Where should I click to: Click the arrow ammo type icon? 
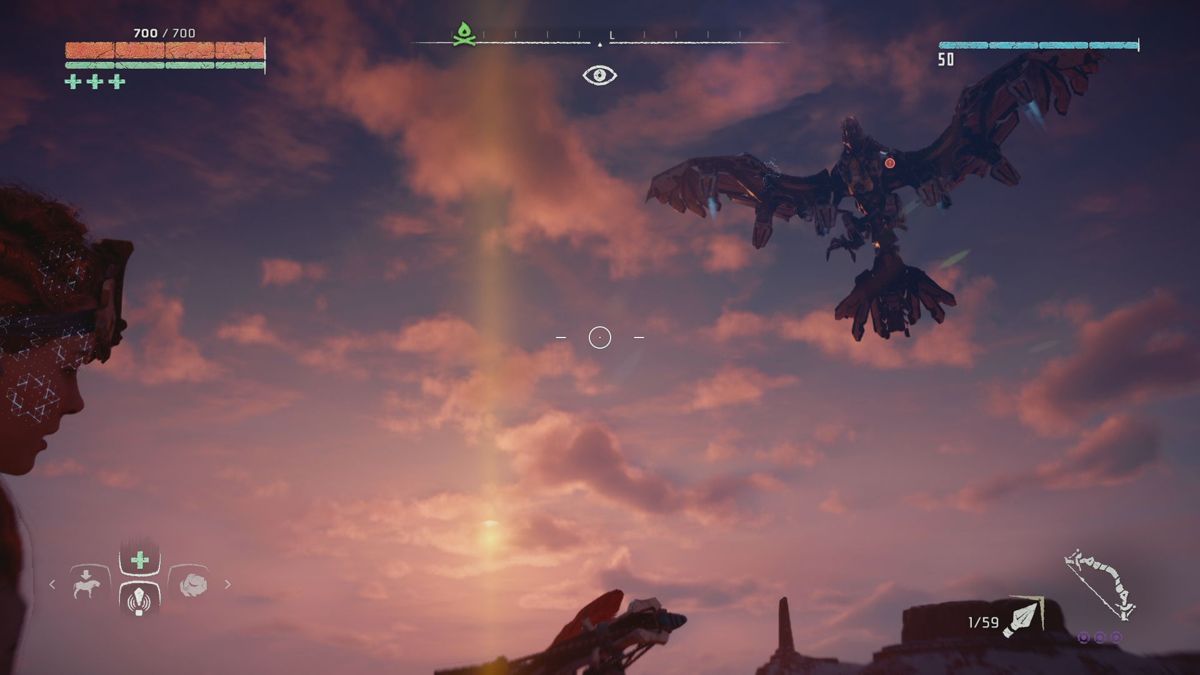[1024, 617]
